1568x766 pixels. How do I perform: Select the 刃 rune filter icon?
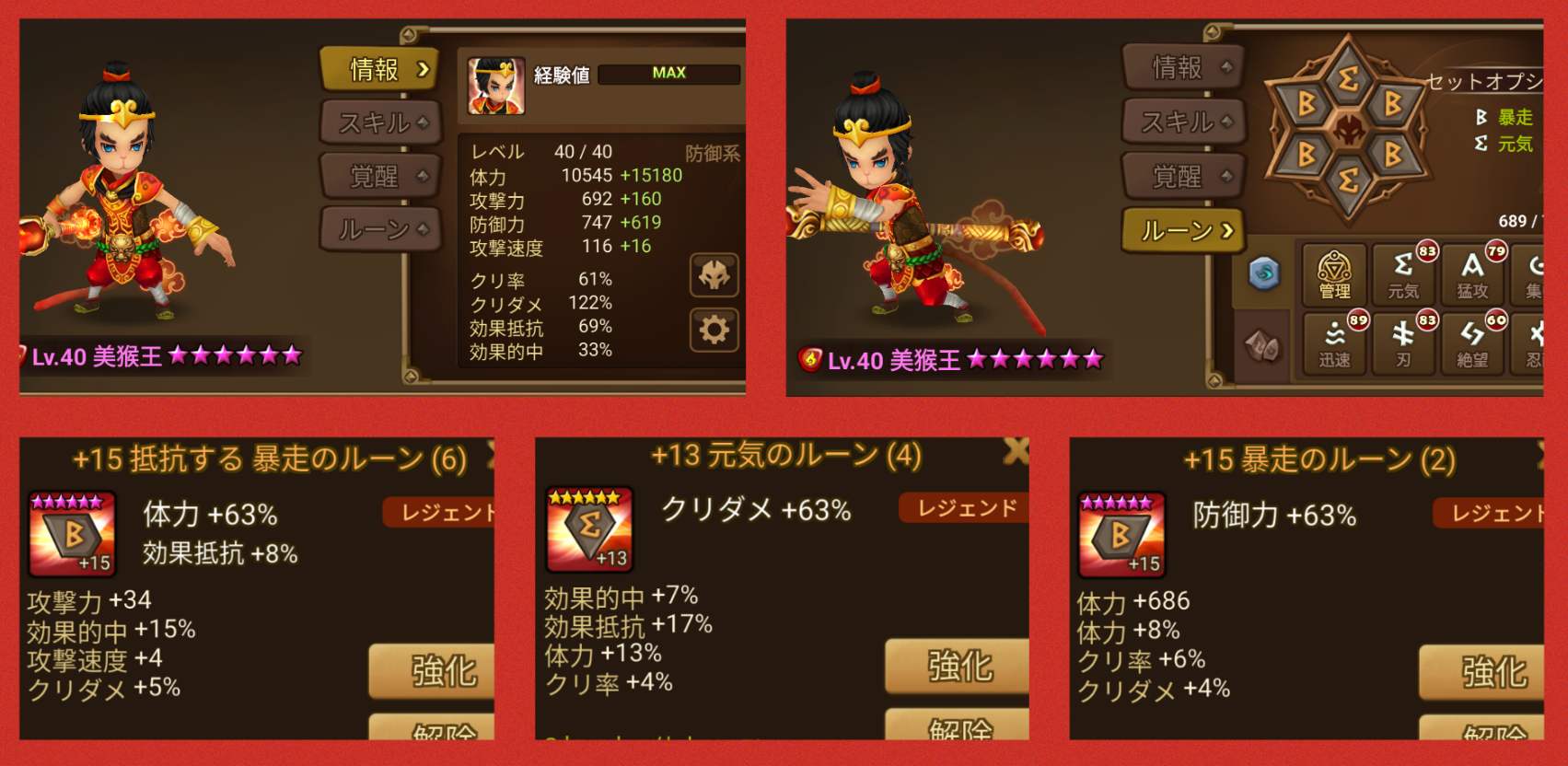(1403, 342)
